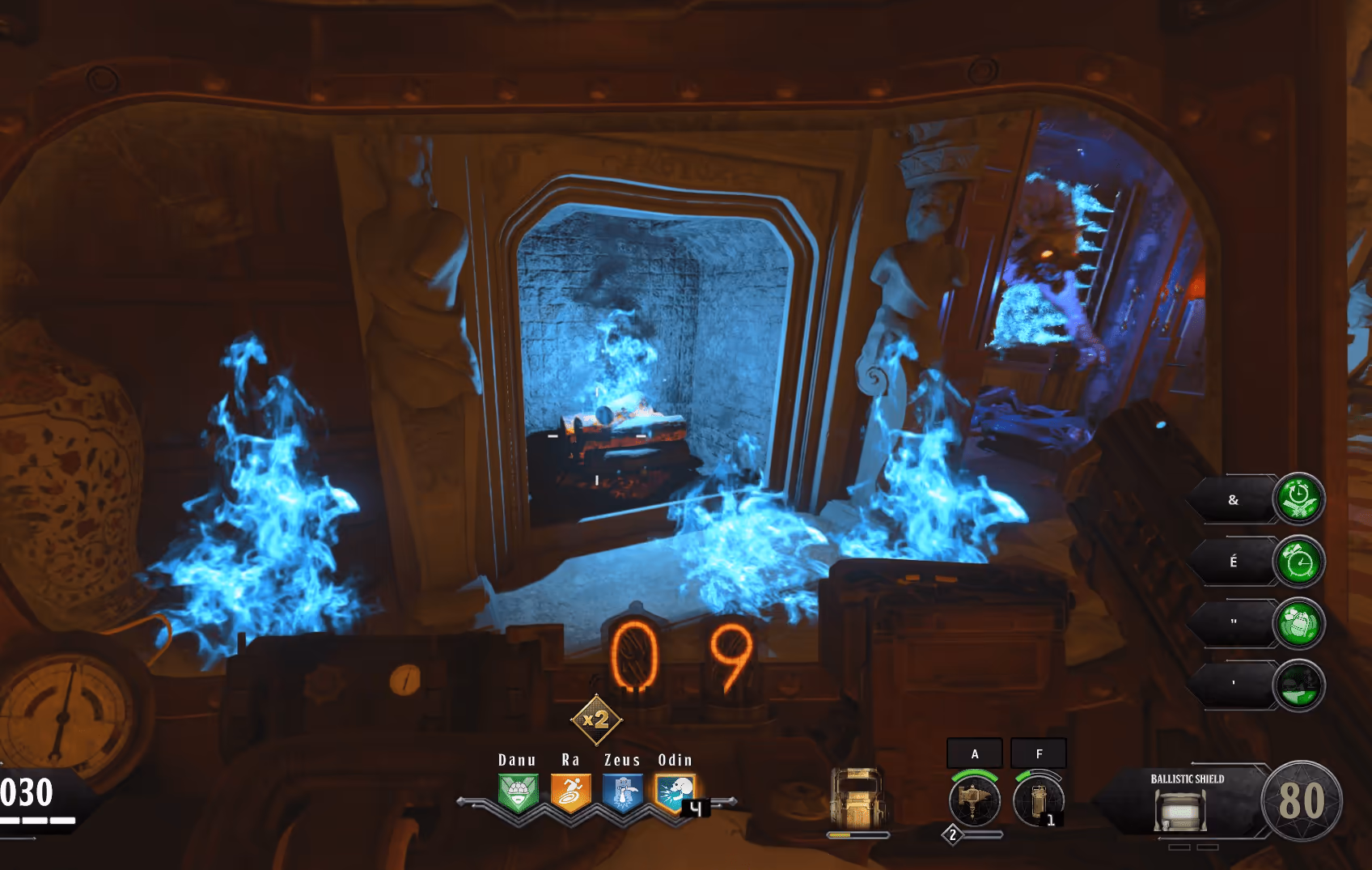Activate the stopwatch-with-wings elixir
1372x870 pixels.
pyautogui.click(x=1298, y=499)
